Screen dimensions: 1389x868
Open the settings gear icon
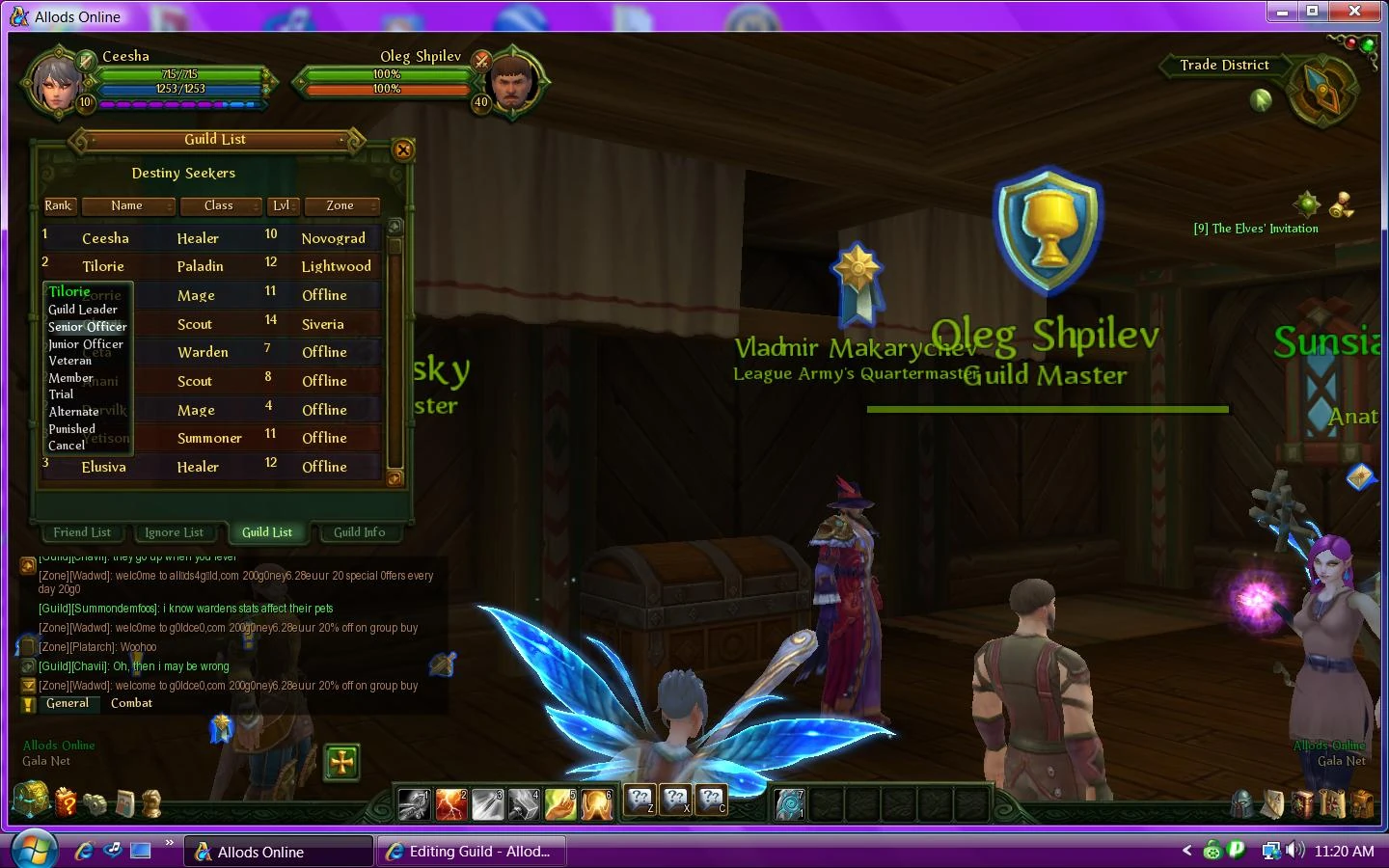click(95, 803)
